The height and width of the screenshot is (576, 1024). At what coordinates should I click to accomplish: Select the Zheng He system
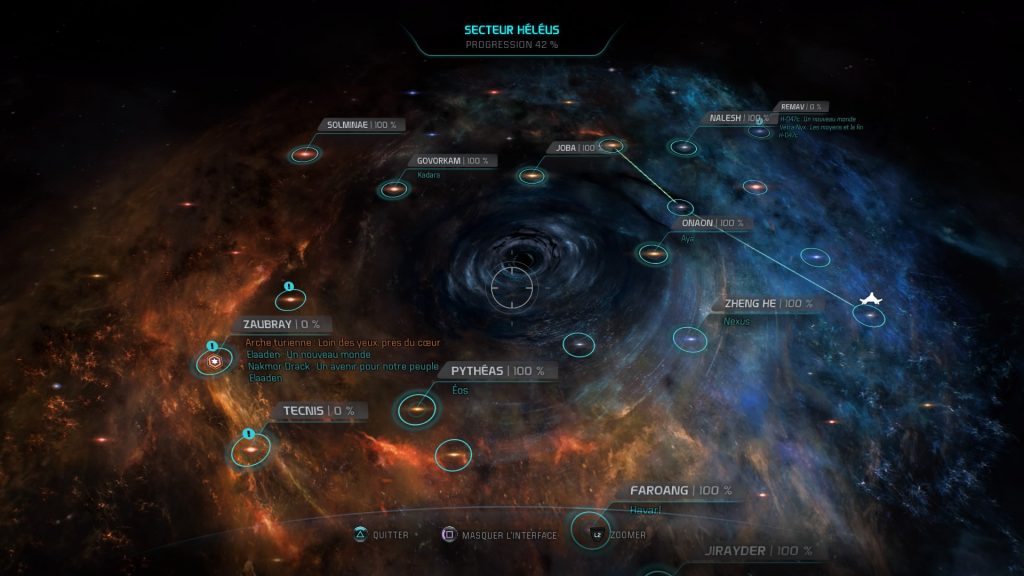pos(690,340)
